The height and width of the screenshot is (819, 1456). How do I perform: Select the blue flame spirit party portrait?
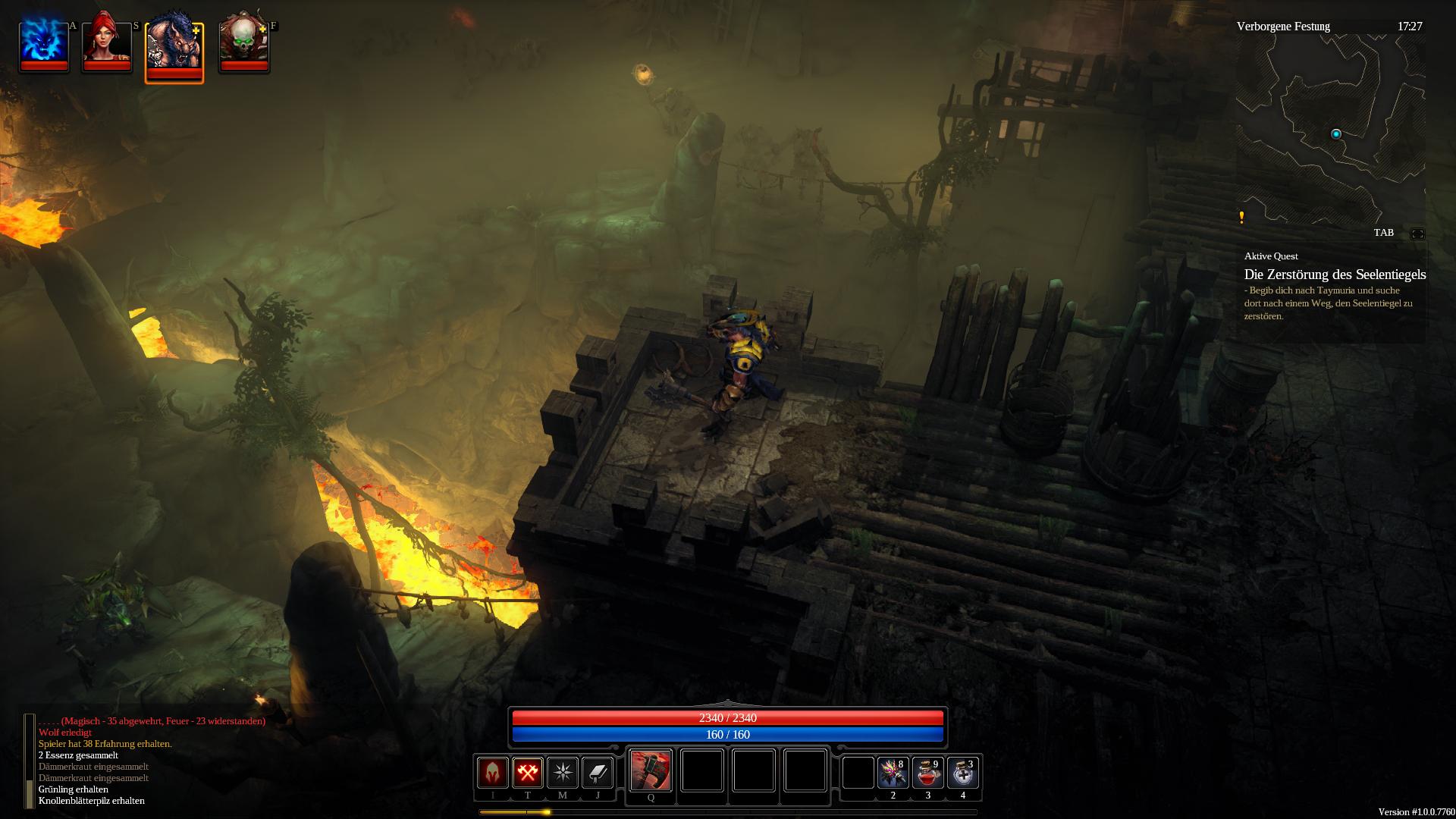point(44,42)
